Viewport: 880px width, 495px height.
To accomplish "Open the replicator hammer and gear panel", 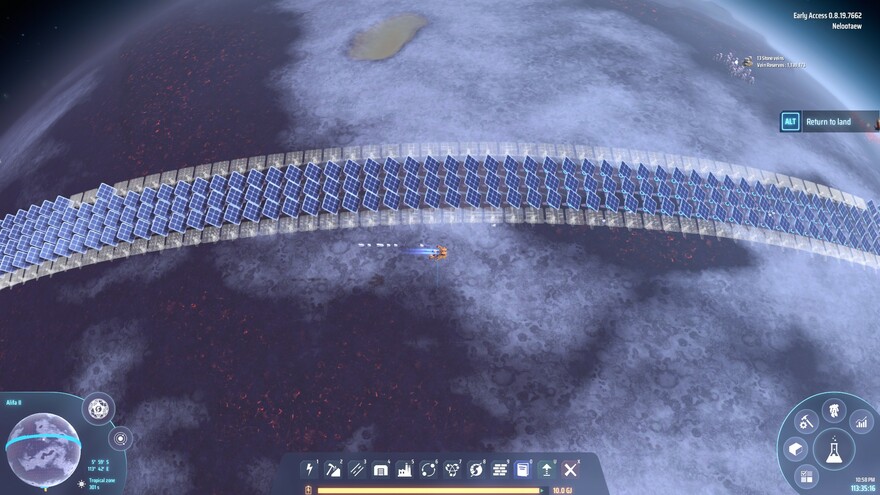I will 807,422.
